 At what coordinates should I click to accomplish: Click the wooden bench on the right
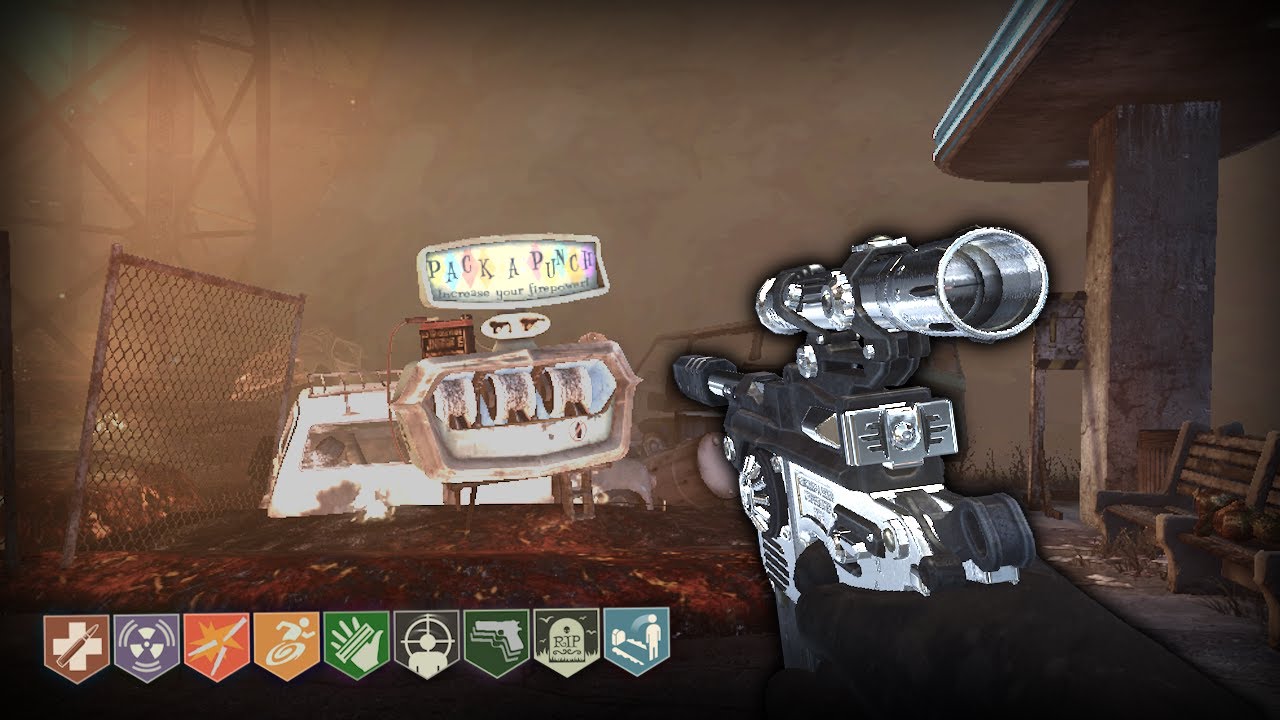[x=1220, y=490]
